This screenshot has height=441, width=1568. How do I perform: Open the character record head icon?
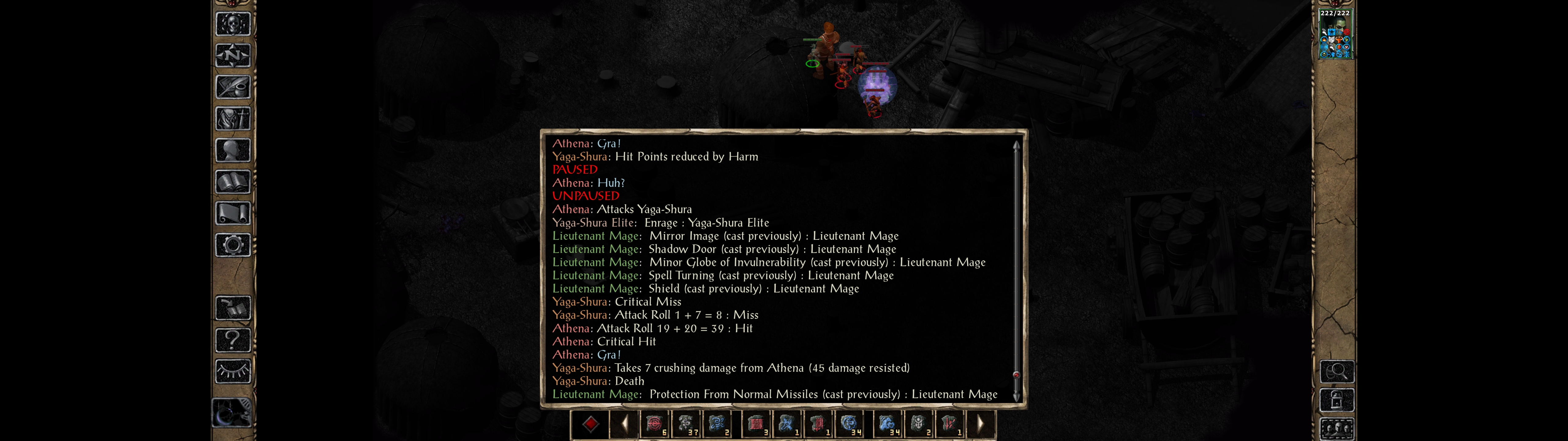pyautogui.click(x=232, y=150)
